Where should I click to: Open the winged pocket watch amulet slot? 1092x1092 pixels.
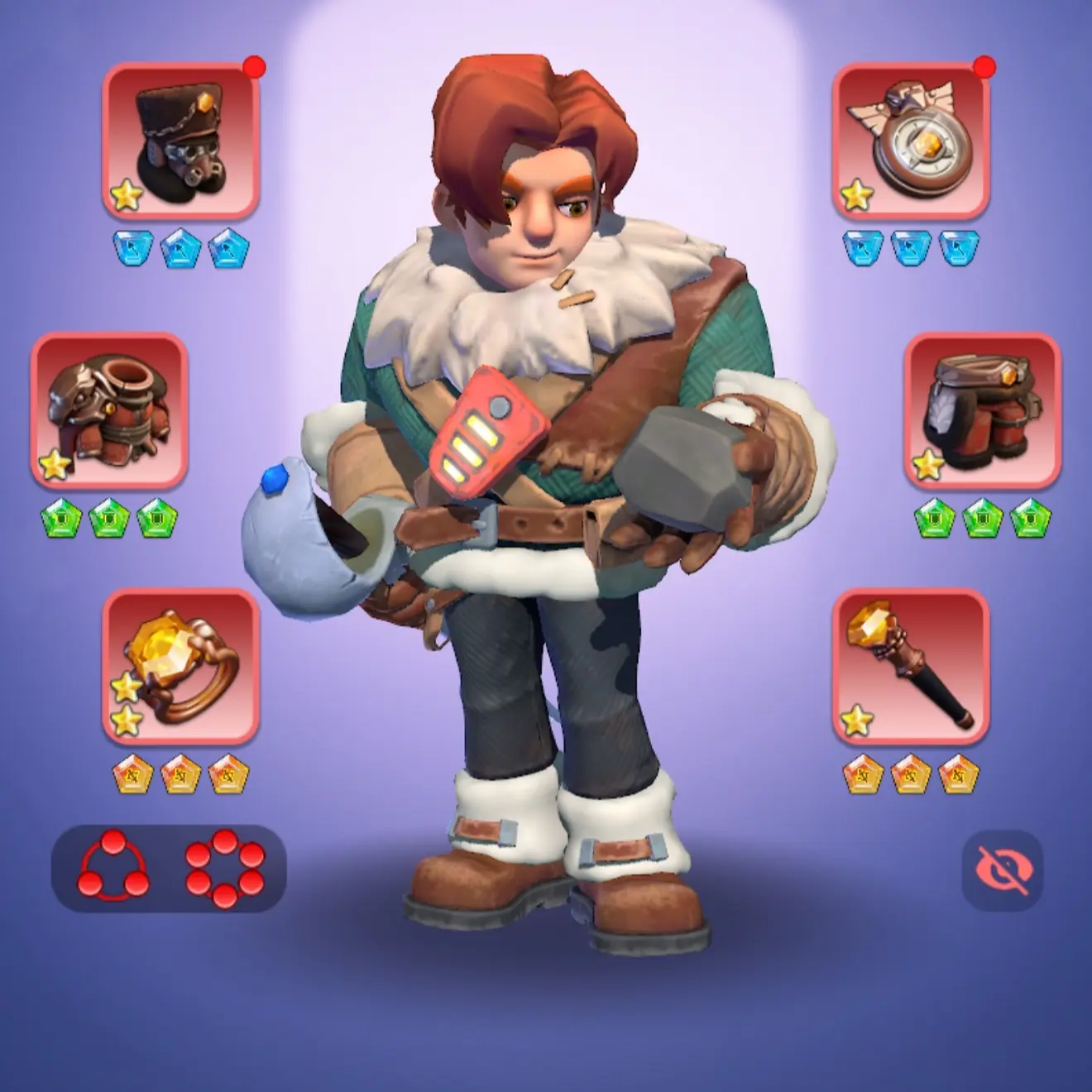tap(910, 142)
